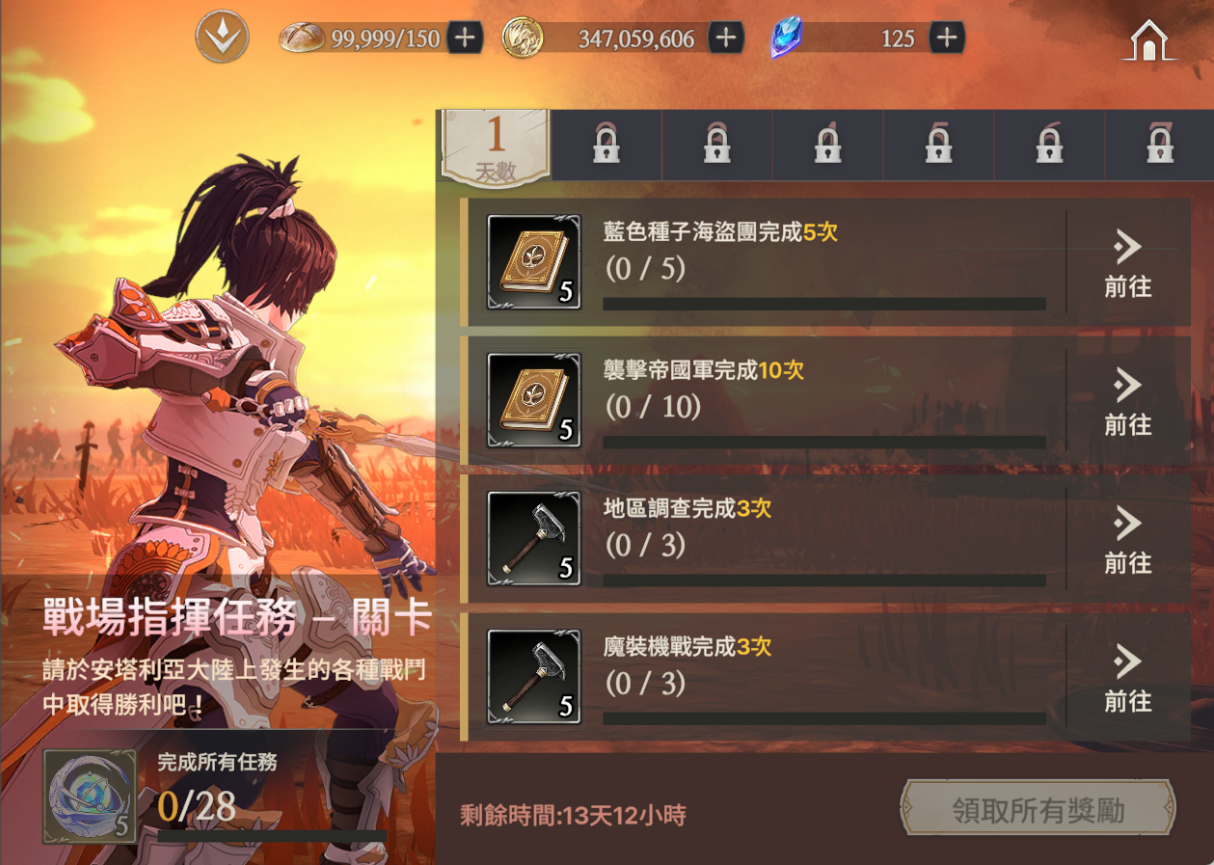Go to 襲擊帝國軍 mission via 前往

(x=1128, y=401)
